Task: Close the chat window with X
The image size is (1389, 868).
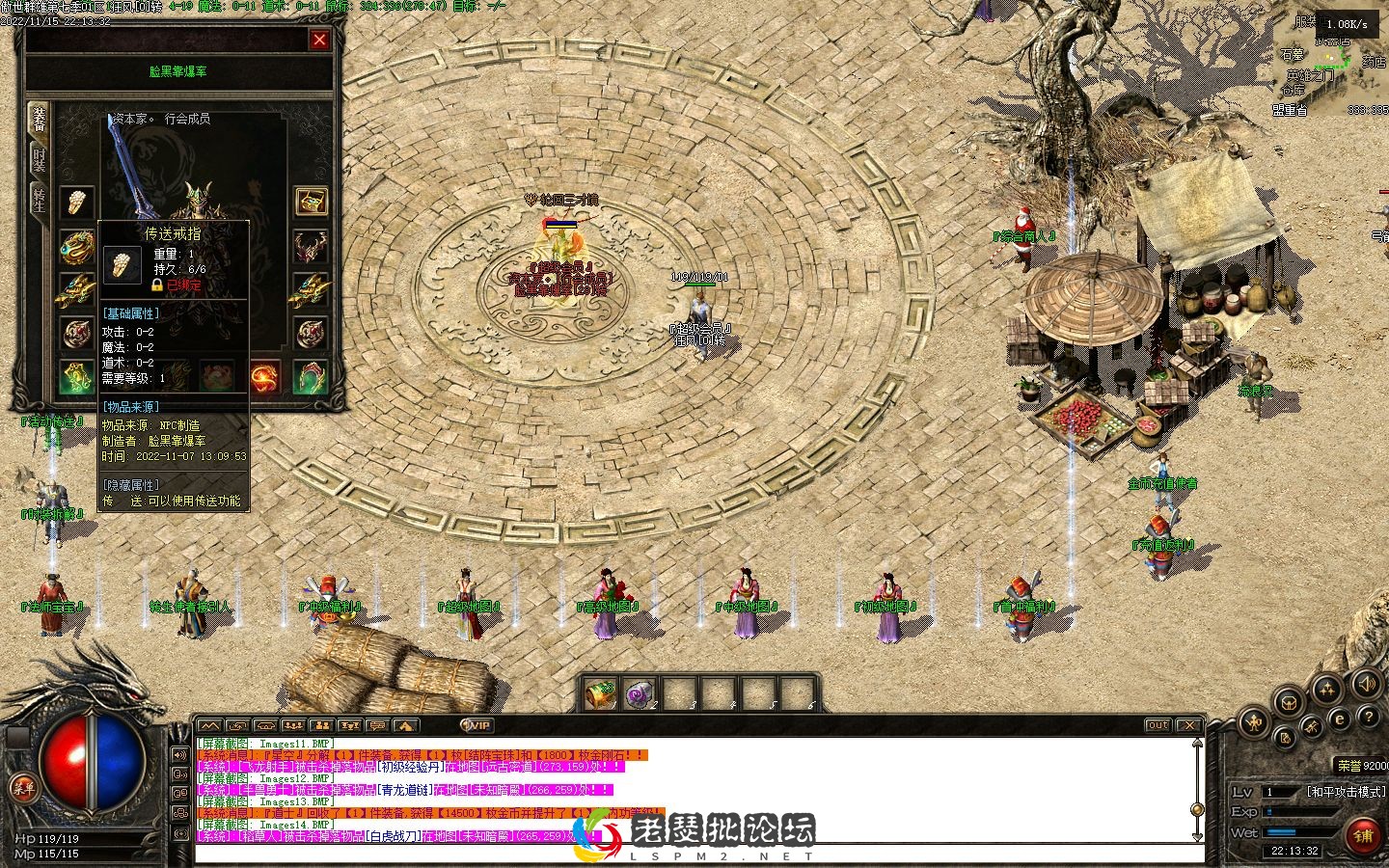Action: [x=1189, y=725]
